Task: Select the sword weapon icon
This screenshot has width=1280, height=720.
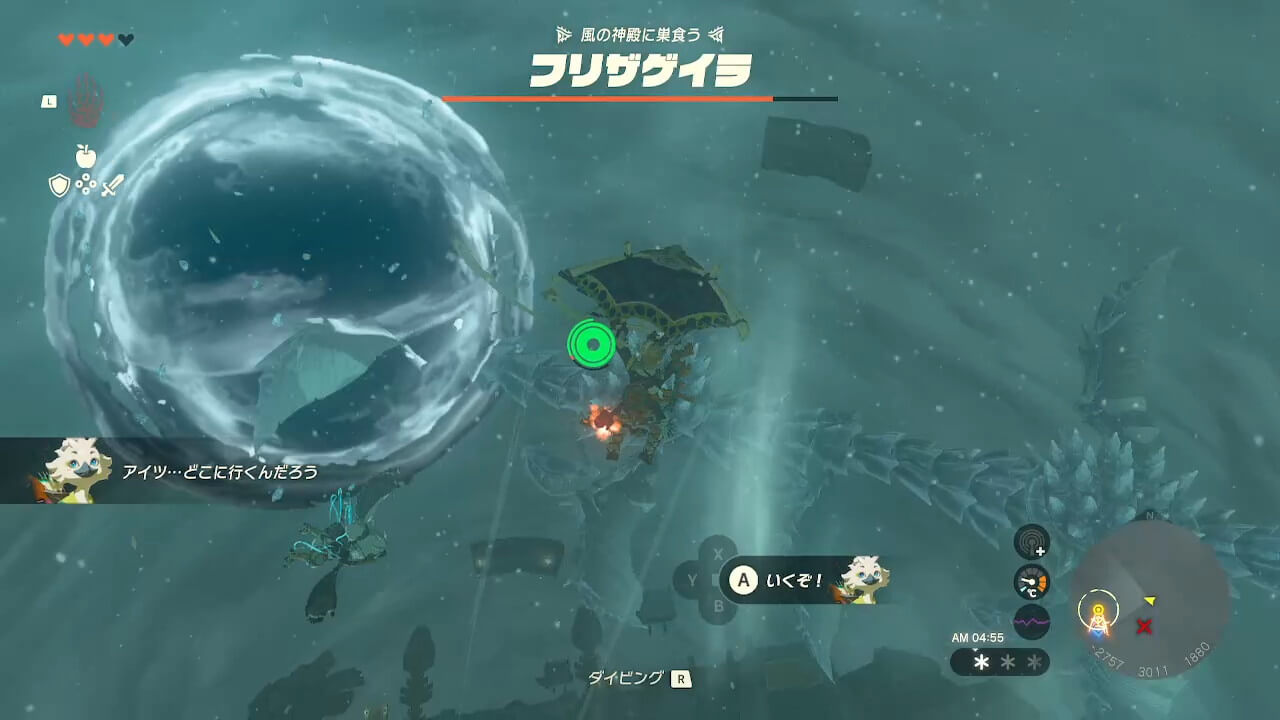Action: 111,185
